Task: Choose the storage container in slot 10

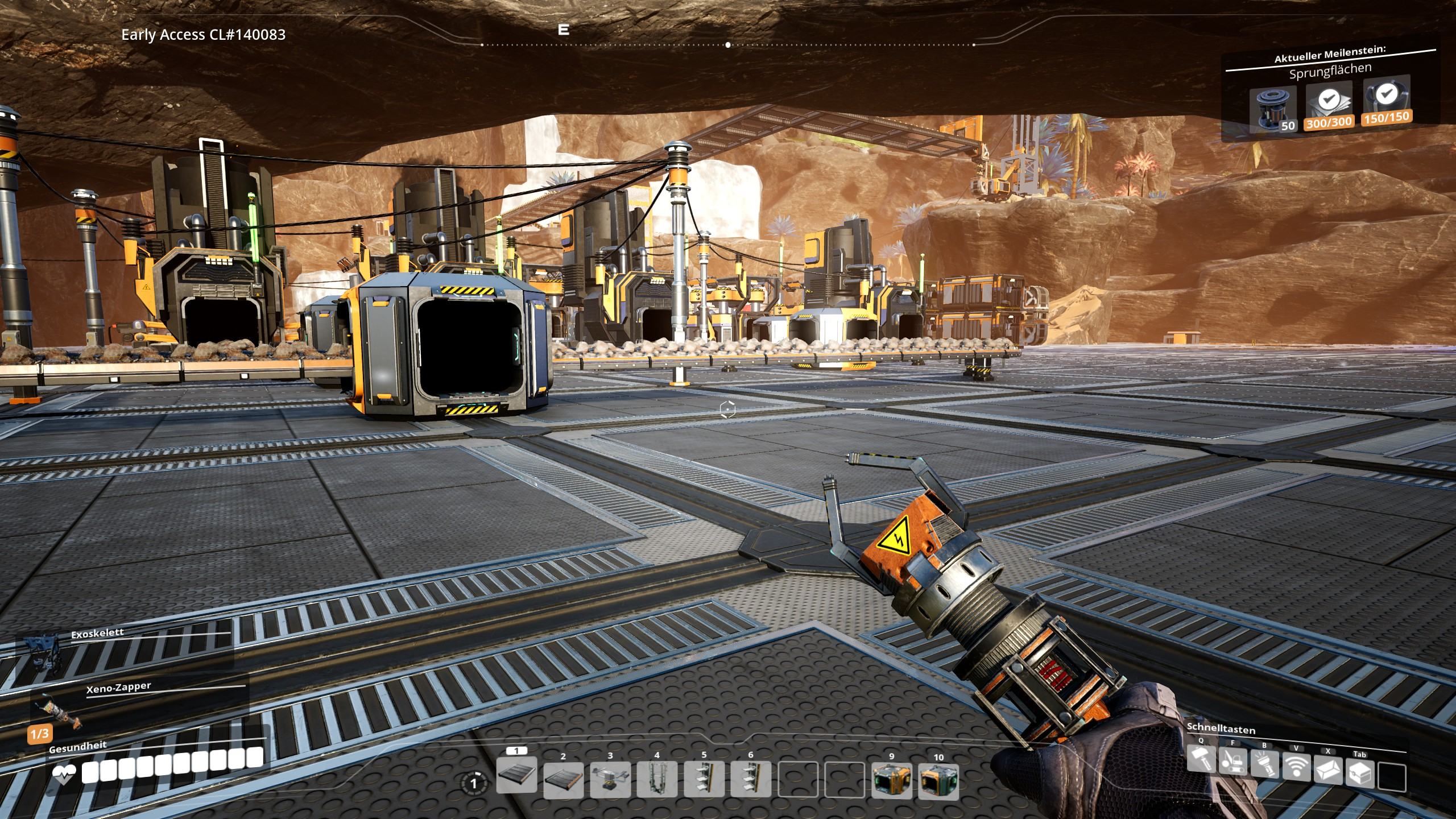Action: [938, 779]
